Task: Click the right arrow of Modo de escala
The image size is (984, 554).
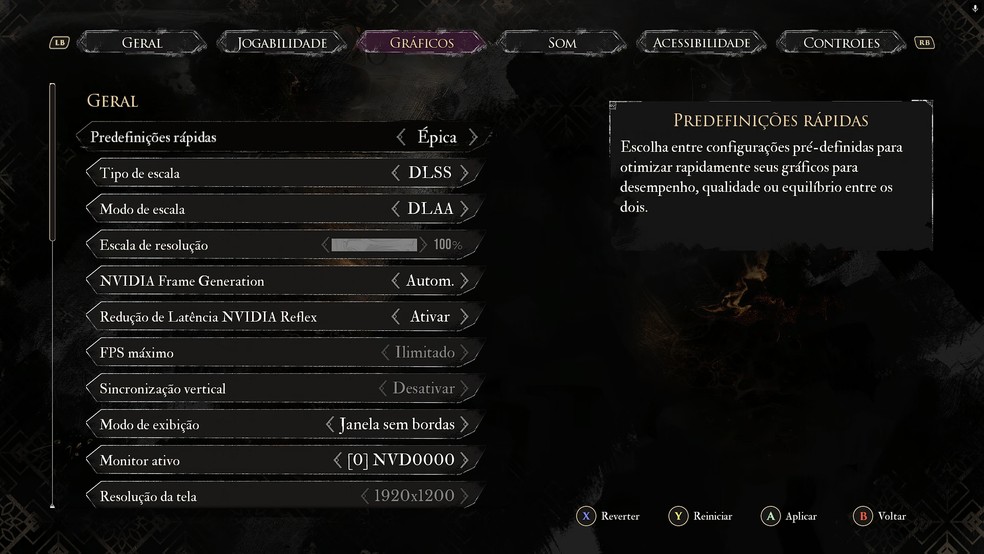Action: (465, 209)
